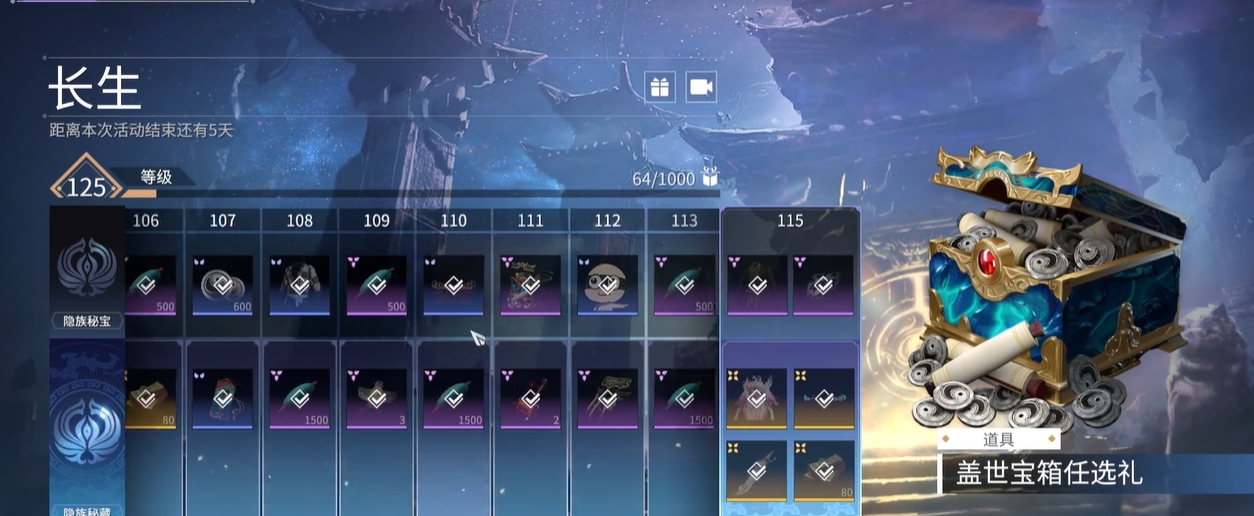
Task: Select the level 109 lower reward with quantity 3
Action: coord(376,398)
